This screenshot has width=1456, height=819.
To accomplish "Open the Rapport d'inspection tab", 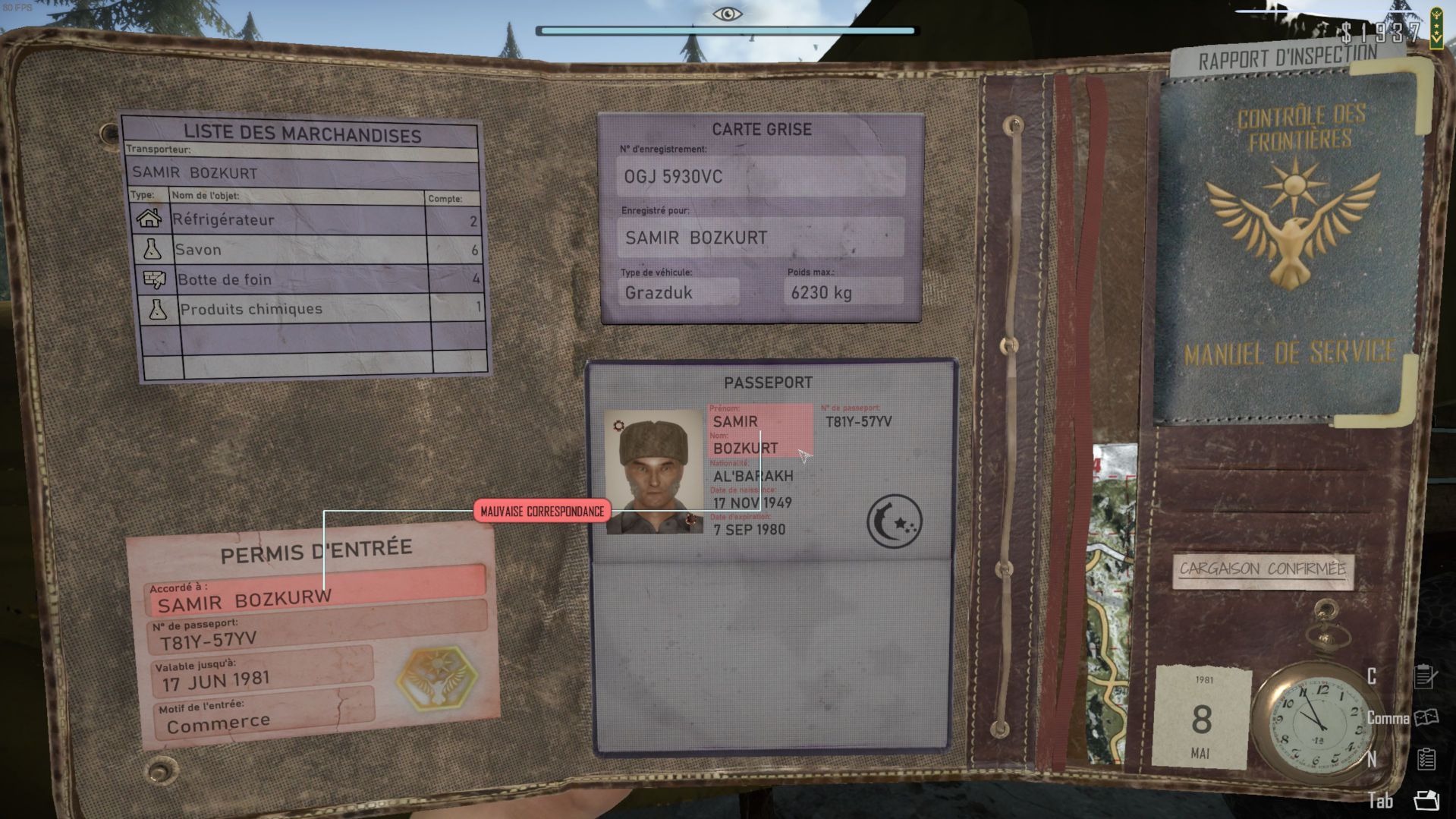I will (x=1287, y=58).
